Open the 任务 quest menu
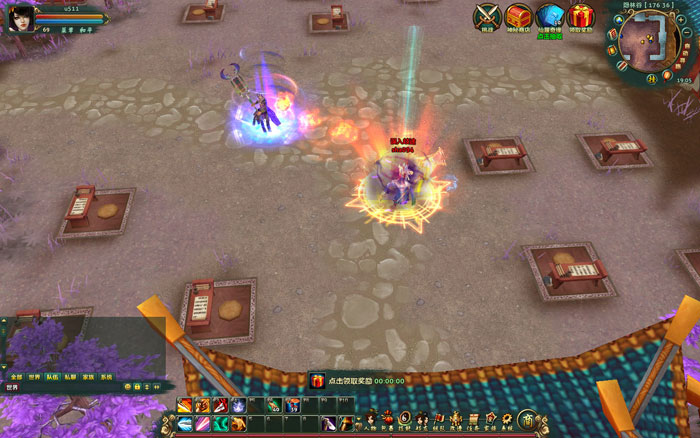Viewport: 700px width, 438px height. click(474, 420)
